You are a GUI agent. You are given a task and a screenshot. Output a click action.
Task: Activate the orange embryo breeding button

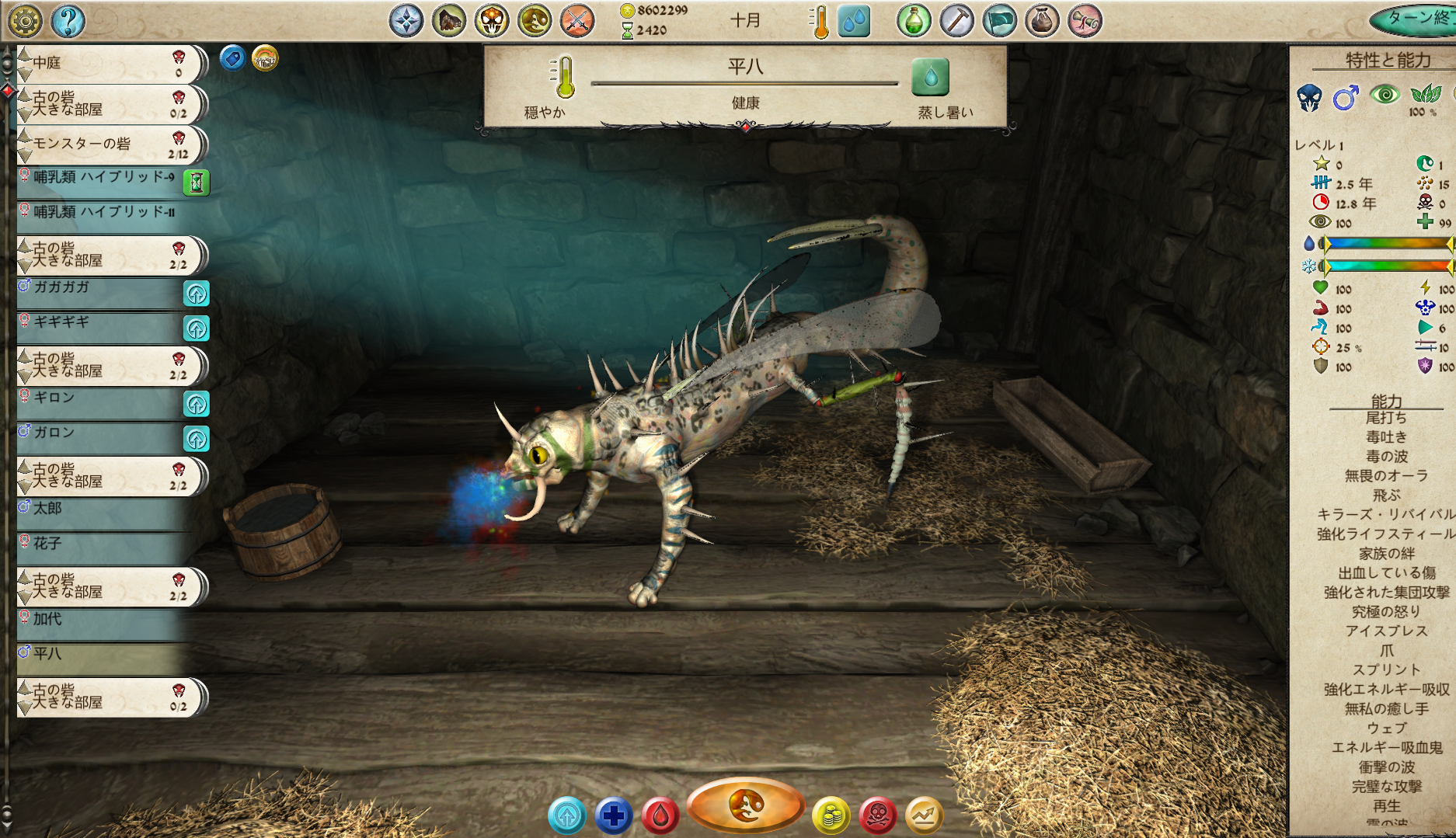745,806
